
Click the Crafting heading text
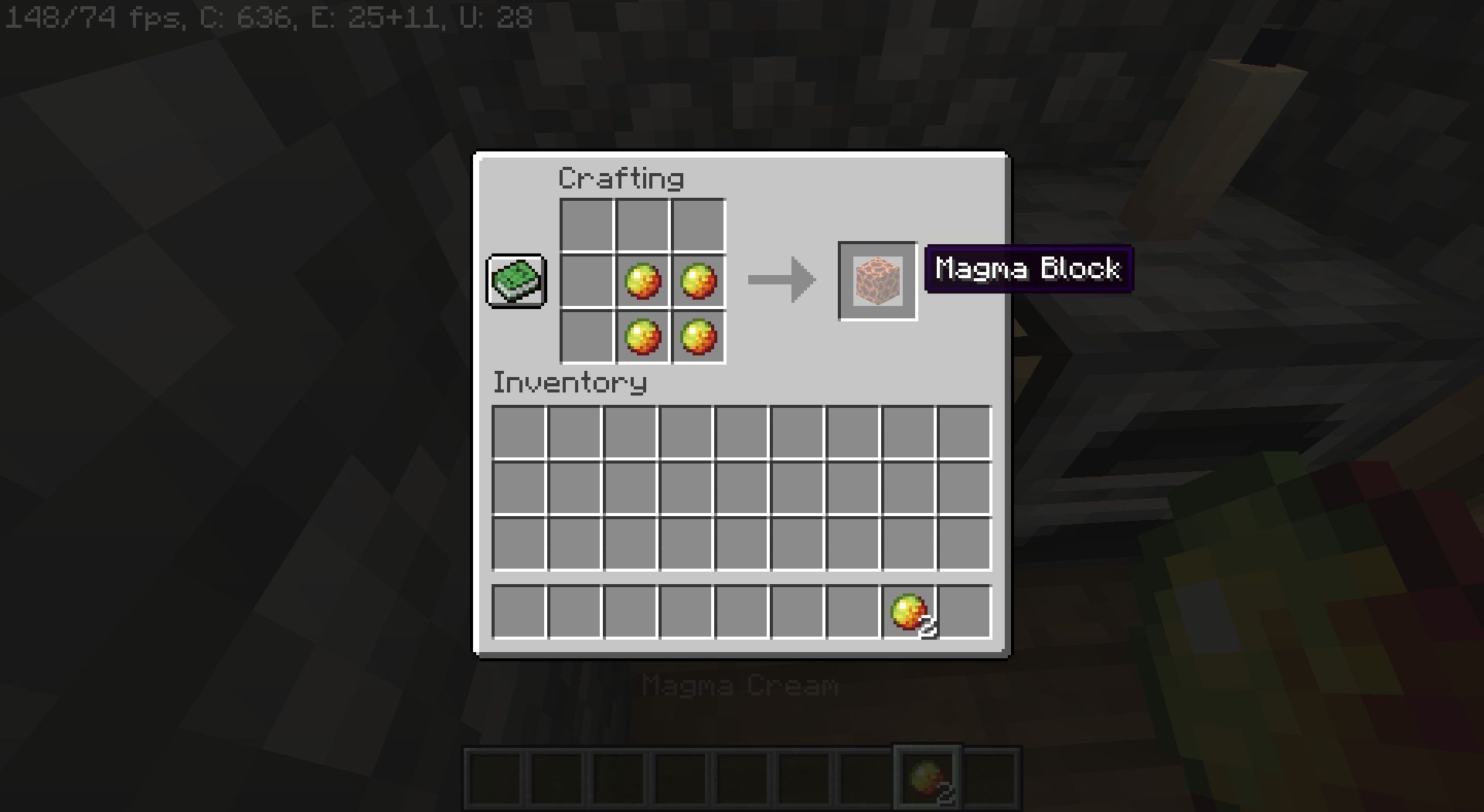[x=621, y=177]
